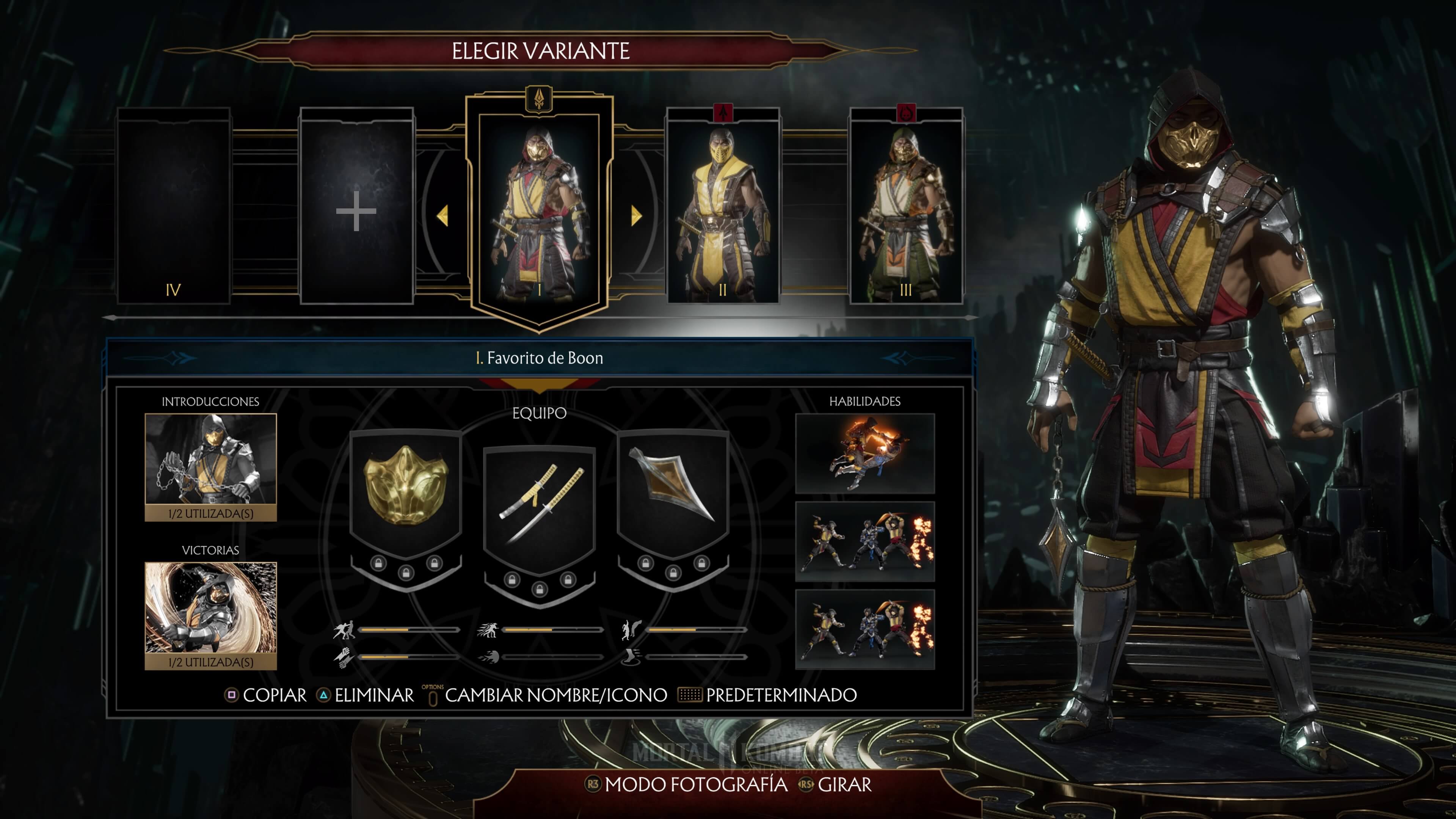Click the Copiar option
The height and width of the screenshot is (819, 1456).
click(266, 695)
